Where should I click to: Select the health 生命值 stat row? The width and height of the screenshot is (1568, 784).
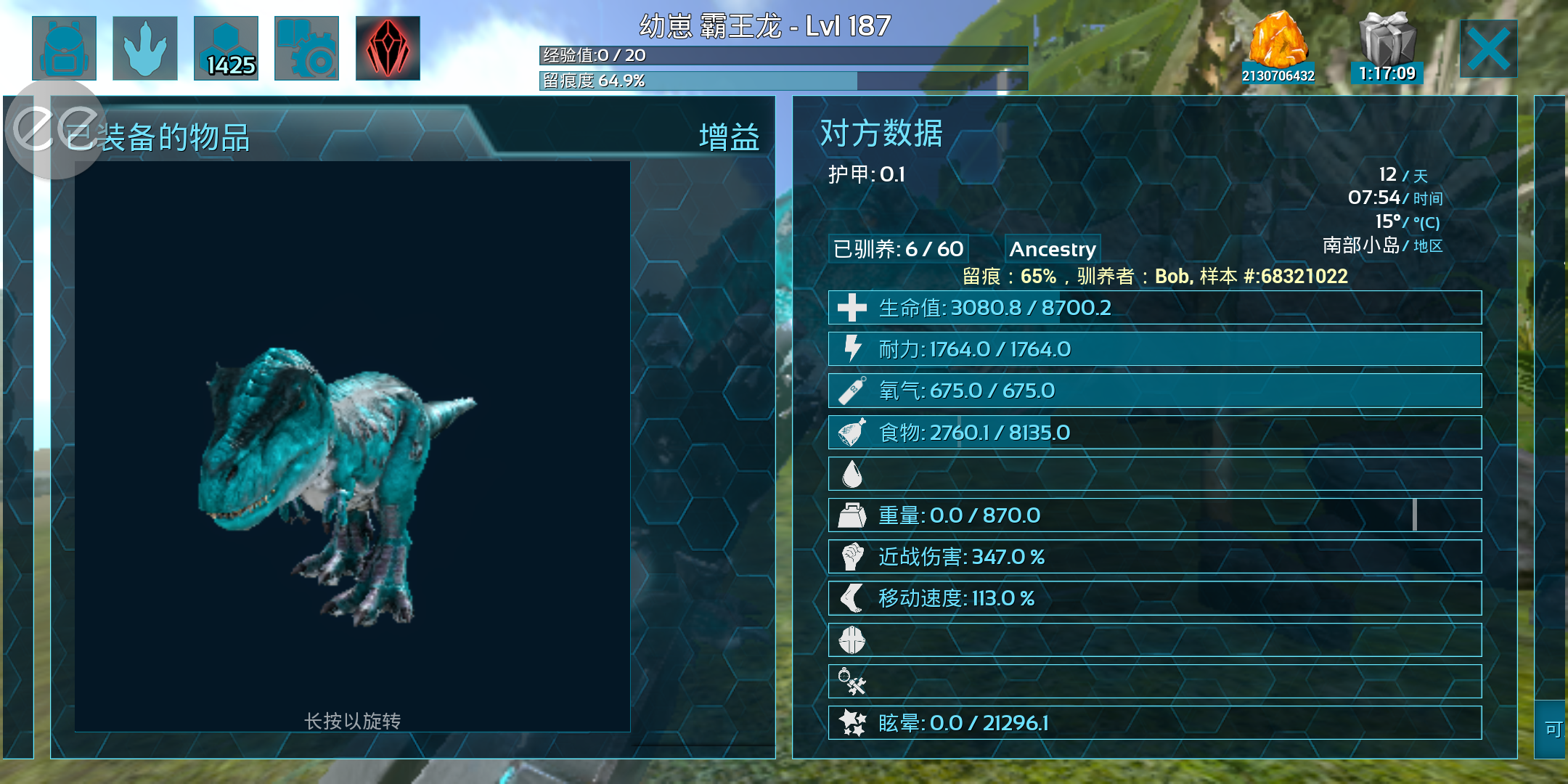coord(1154,308)
